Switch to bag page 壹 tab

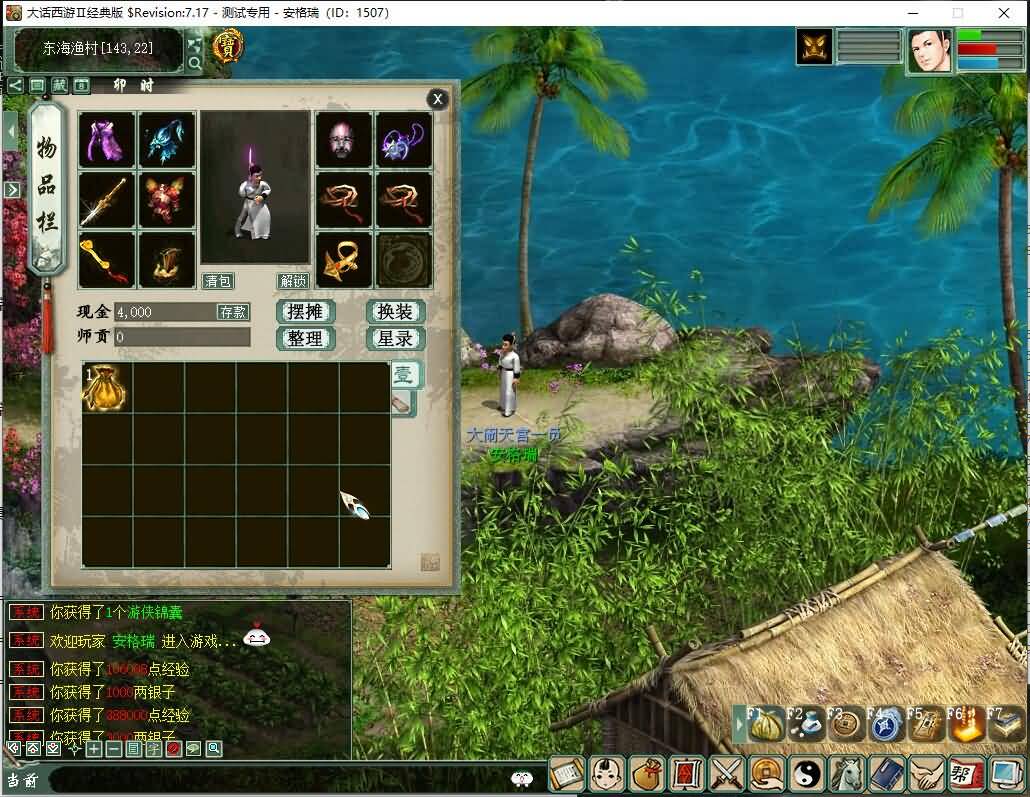[x=403, y=375]
